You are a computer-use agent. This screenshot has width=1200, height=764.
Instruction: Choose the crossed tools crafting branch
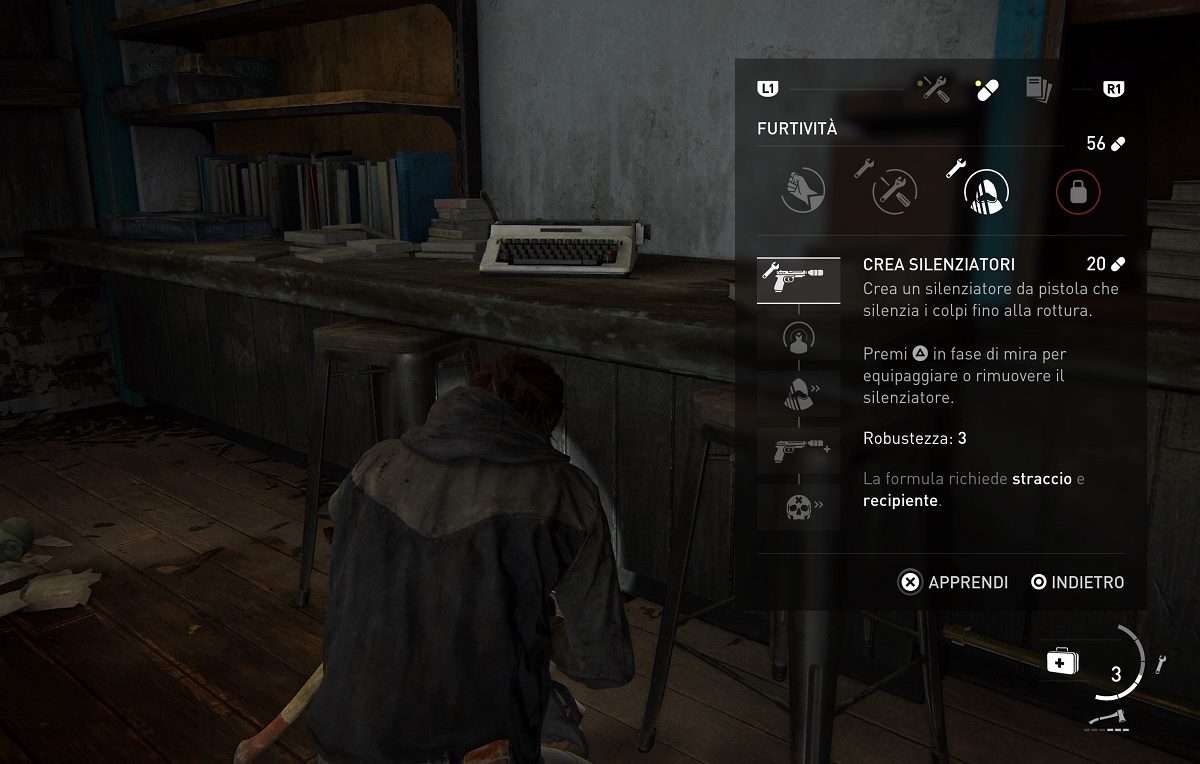point(893,190)
